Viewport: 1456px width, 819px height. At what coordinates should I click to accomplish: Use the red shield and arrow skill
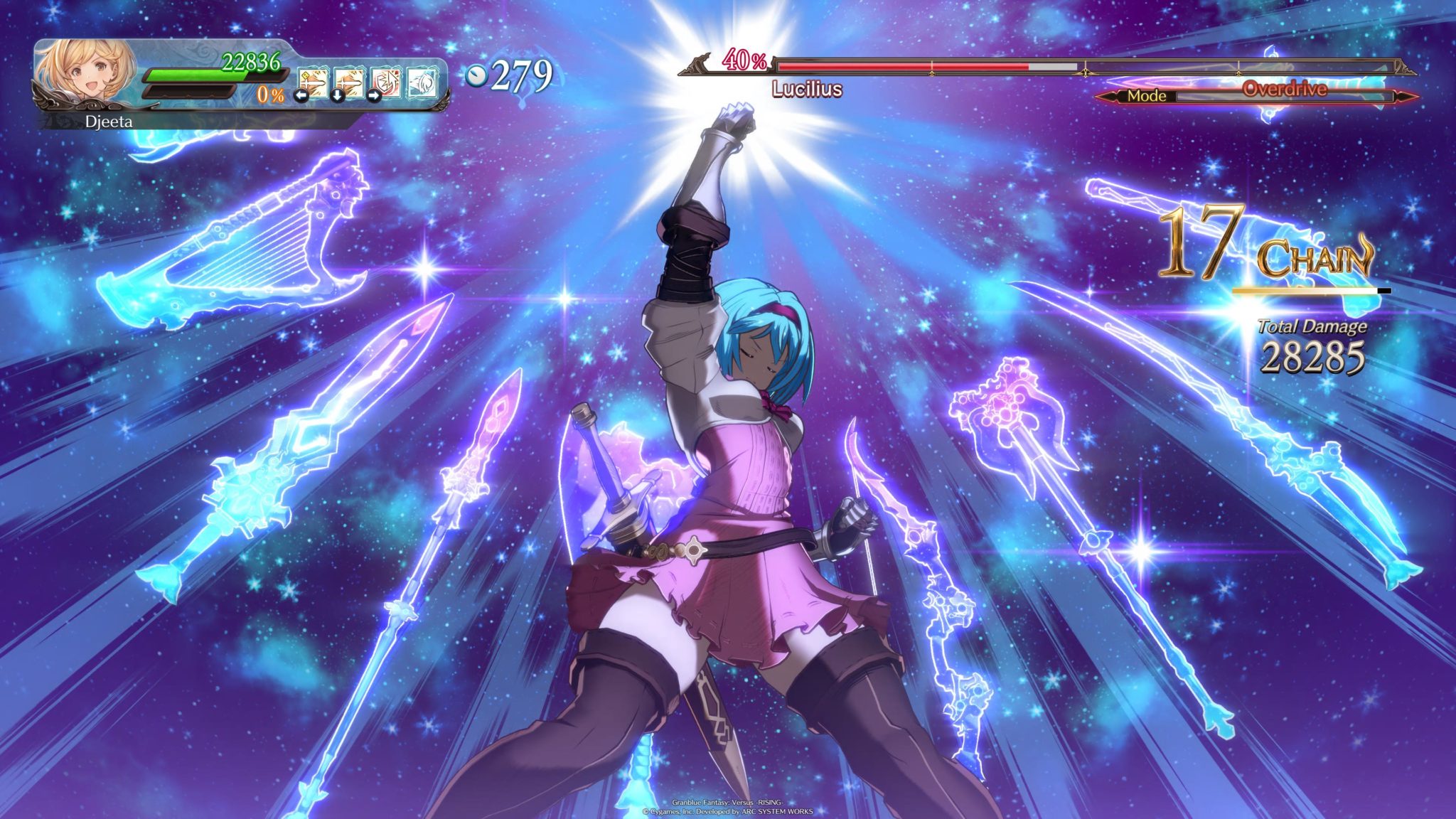coord(385,83)
